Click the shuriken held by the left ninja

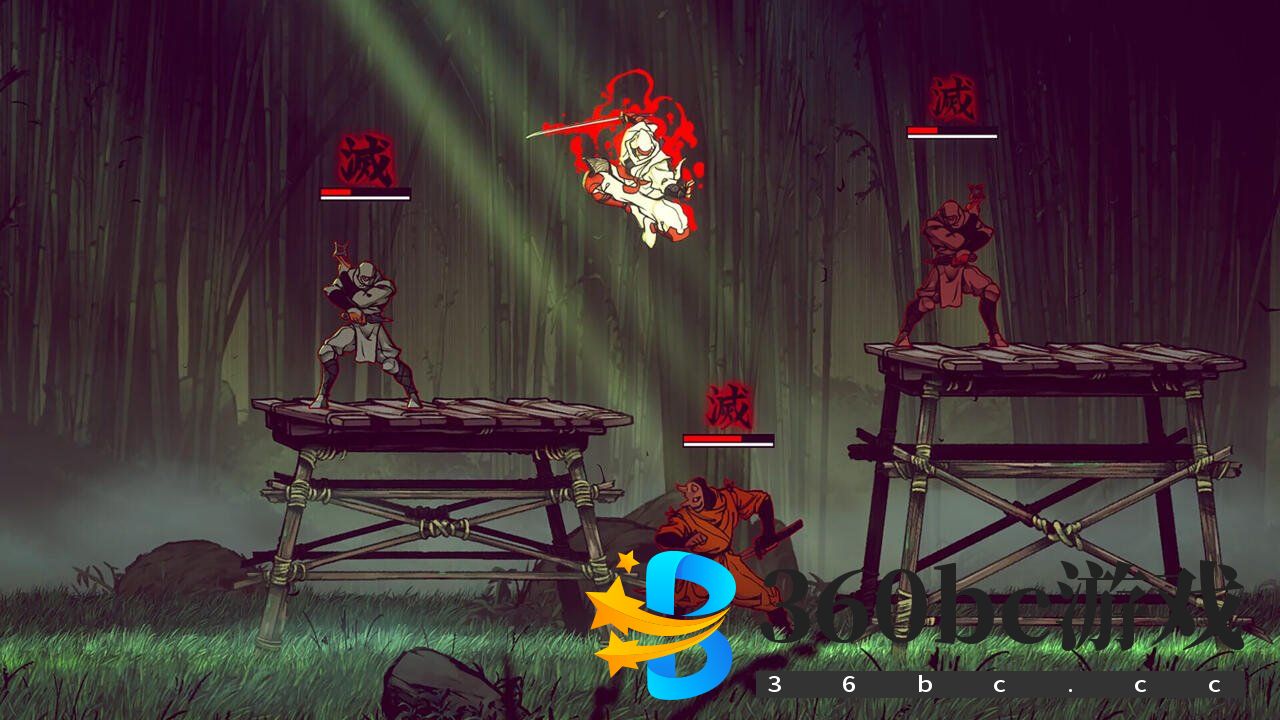click(338, 245)
